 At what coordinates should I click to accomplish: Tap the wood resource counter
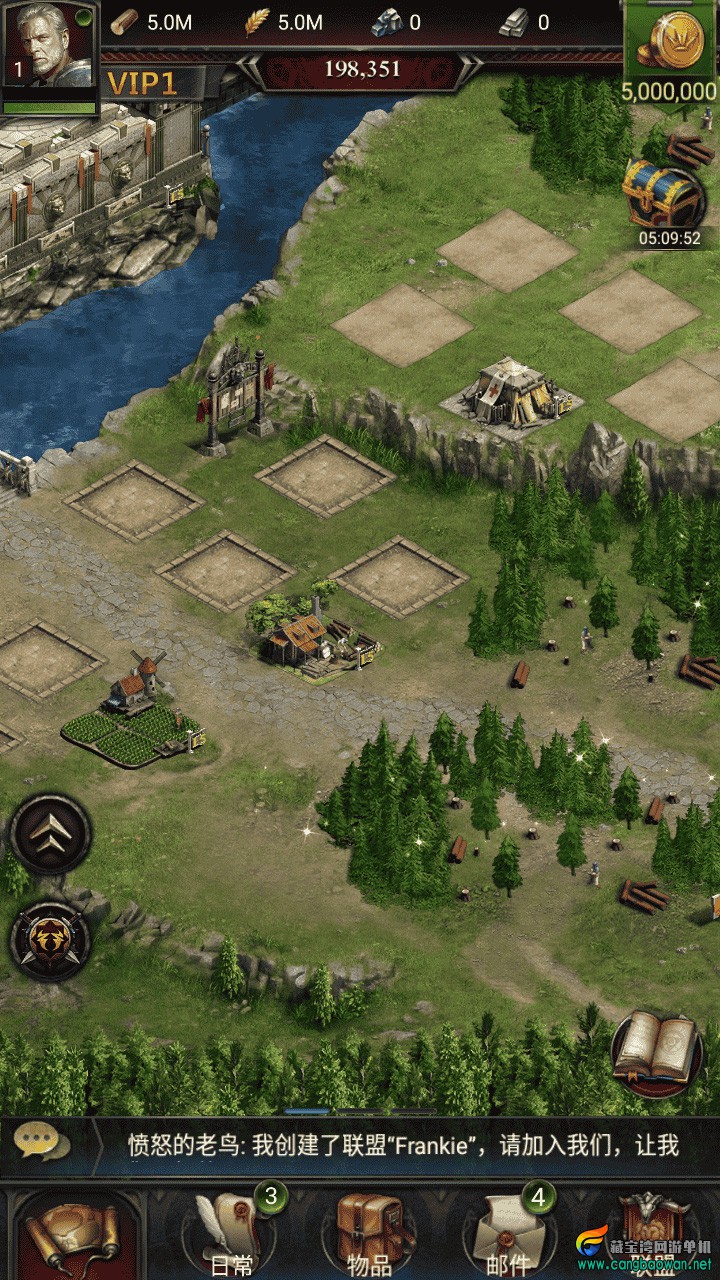point(150,22)
